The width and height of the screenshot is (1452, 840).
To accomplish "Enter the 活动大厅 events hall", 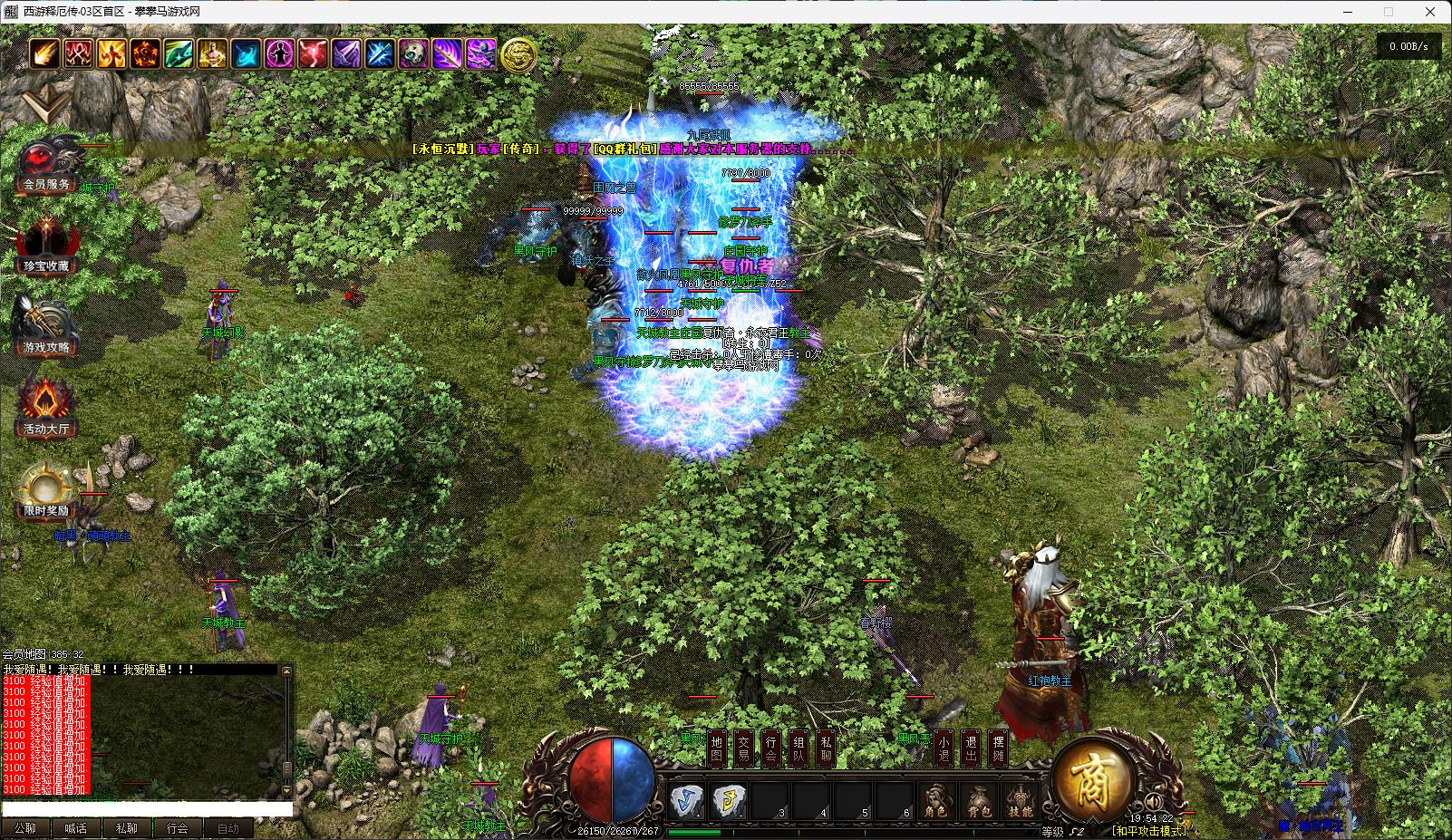I will pyautogui.click(x=46, y=410).
